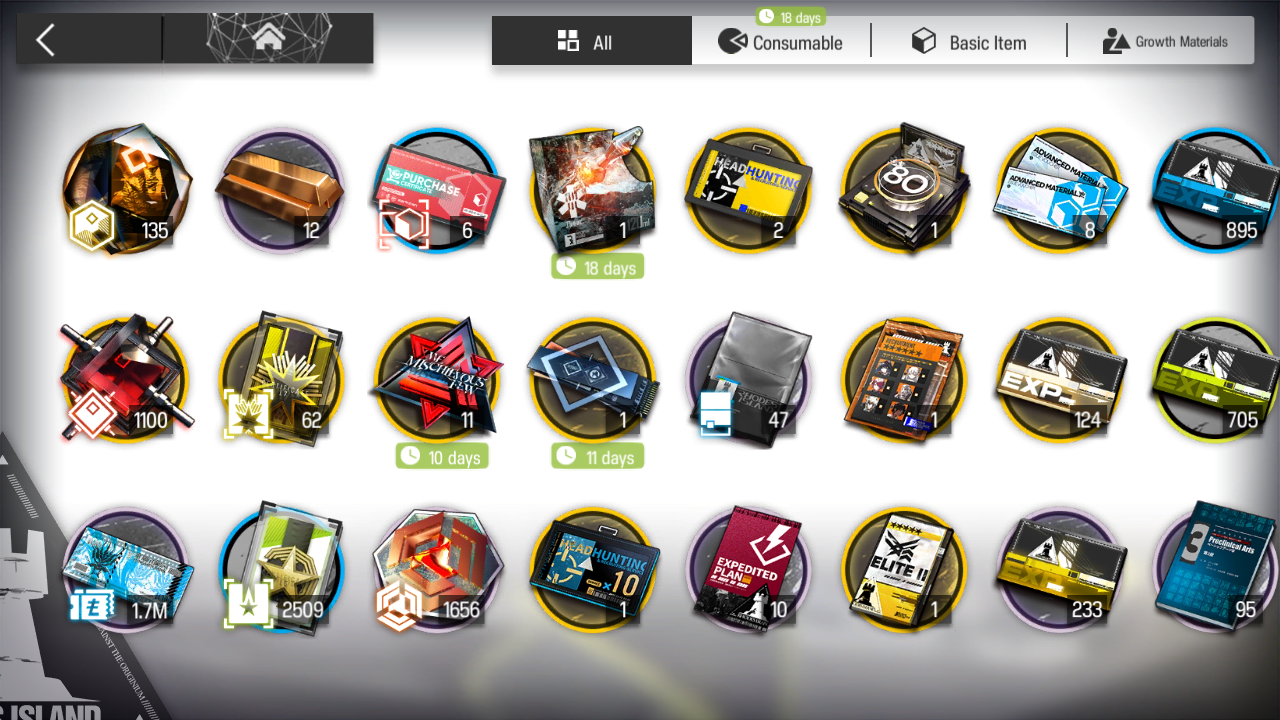This screenshot has height=720, width=1280.
Task: Go back with the arrow button
Action: pyautogui.click(x=46, y=40)
